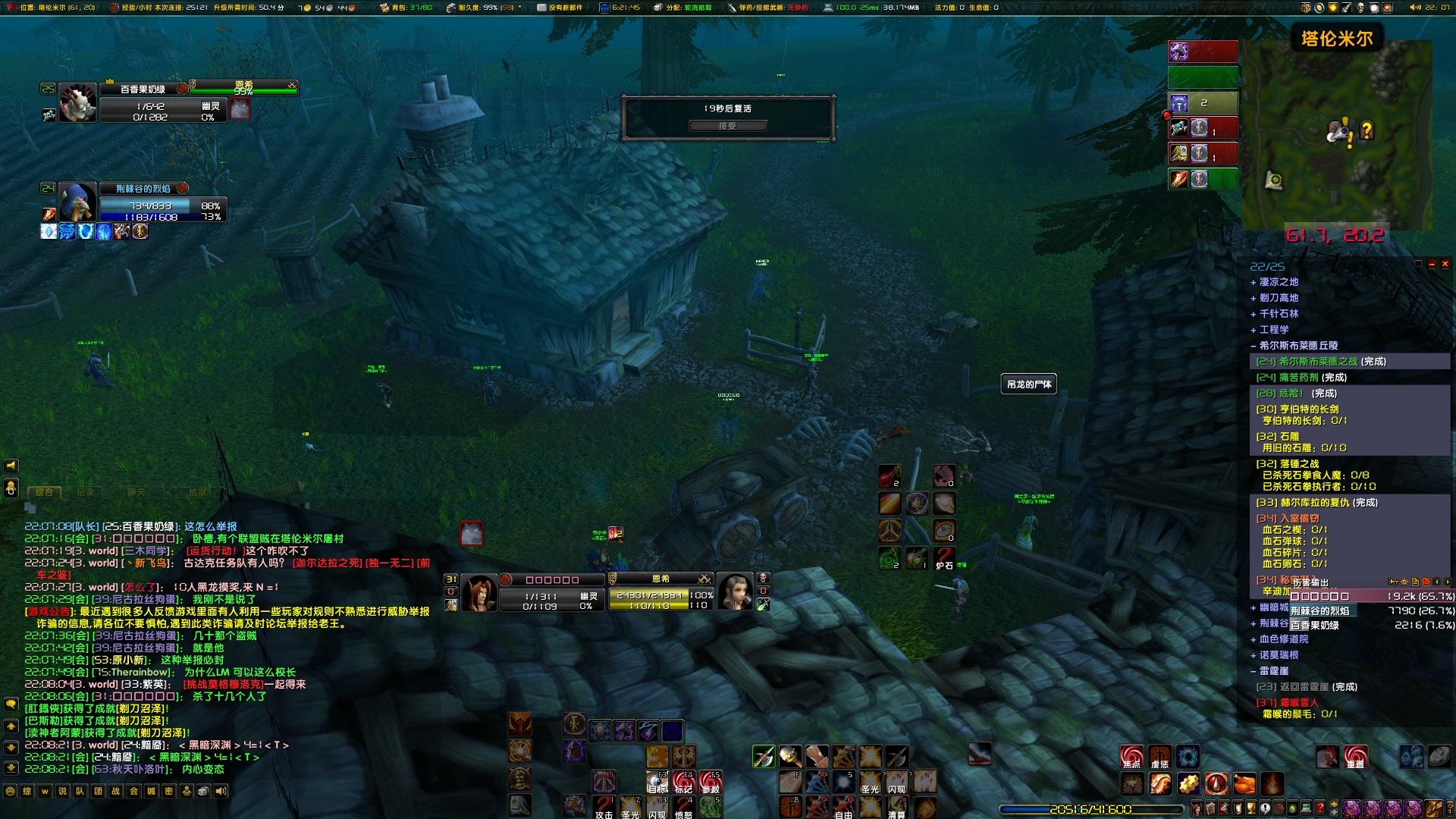Open the chat emoji picker
The width and height of the screenshot is (1456, 819).
(x=10, y=792)
